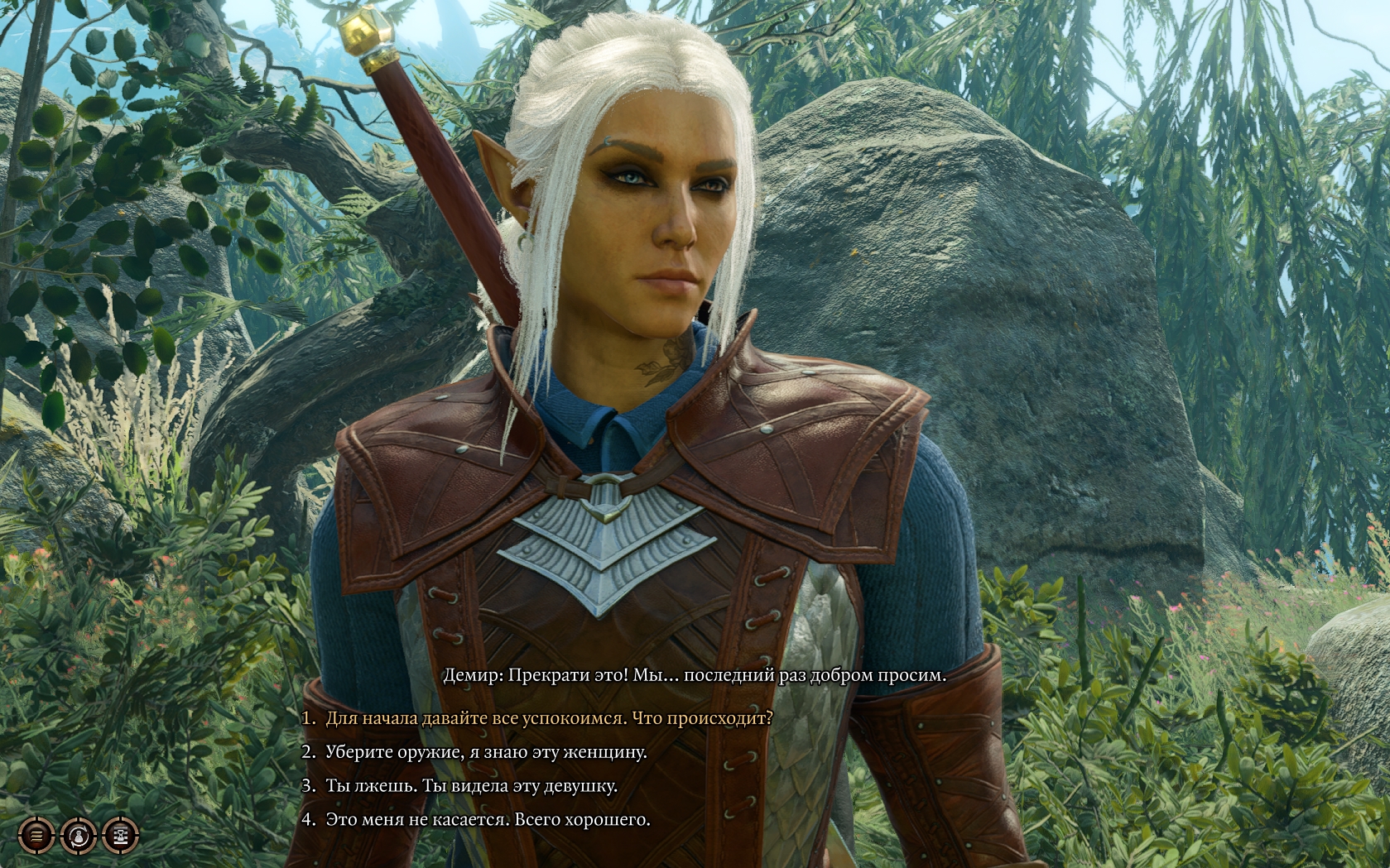Open the three-lines menu button
1390x868 pixels.
(x=36, y=836)
